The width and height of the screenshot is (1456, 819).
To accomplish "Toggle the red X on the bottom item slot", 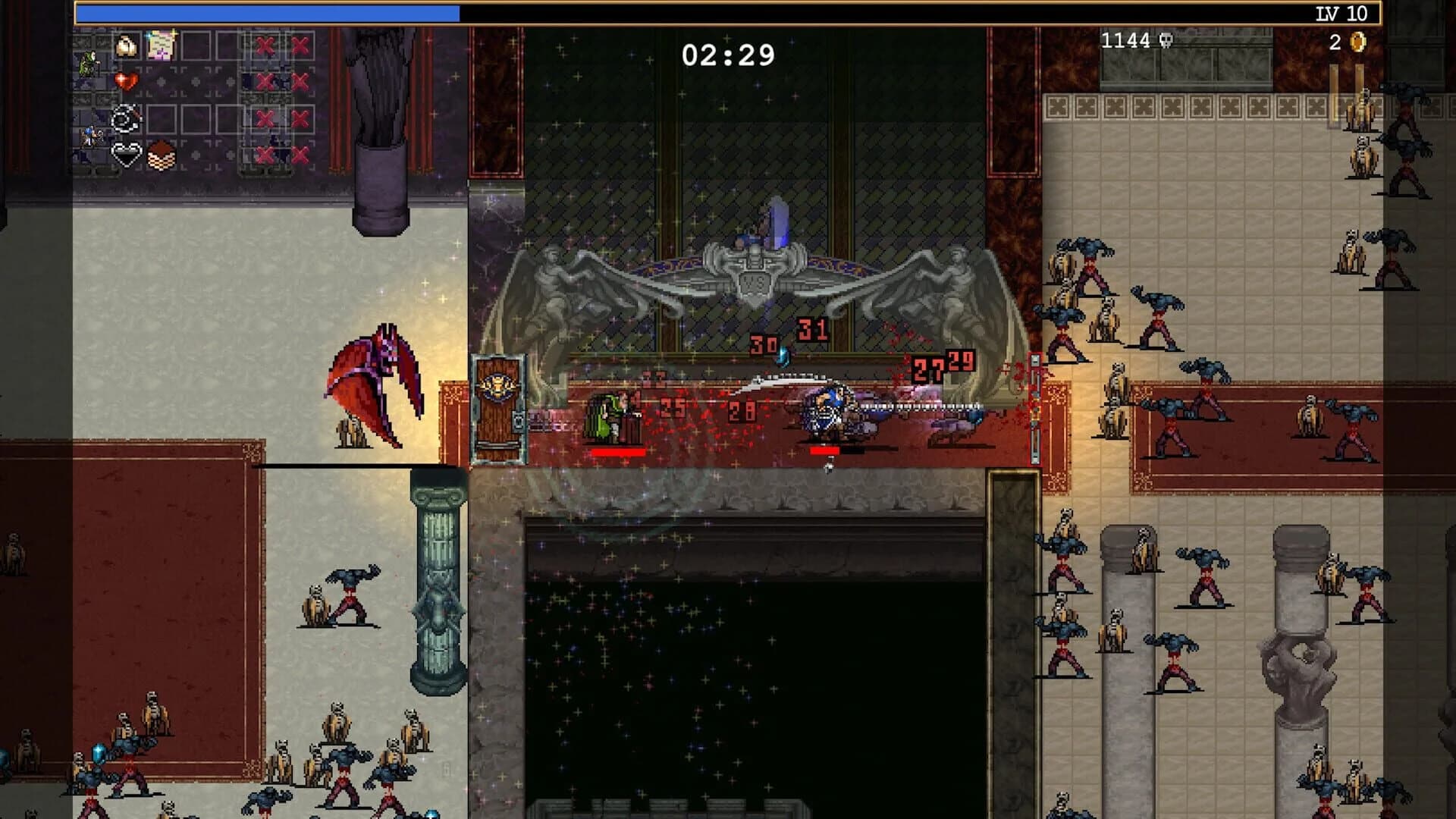I will click(x=265, y=156).
